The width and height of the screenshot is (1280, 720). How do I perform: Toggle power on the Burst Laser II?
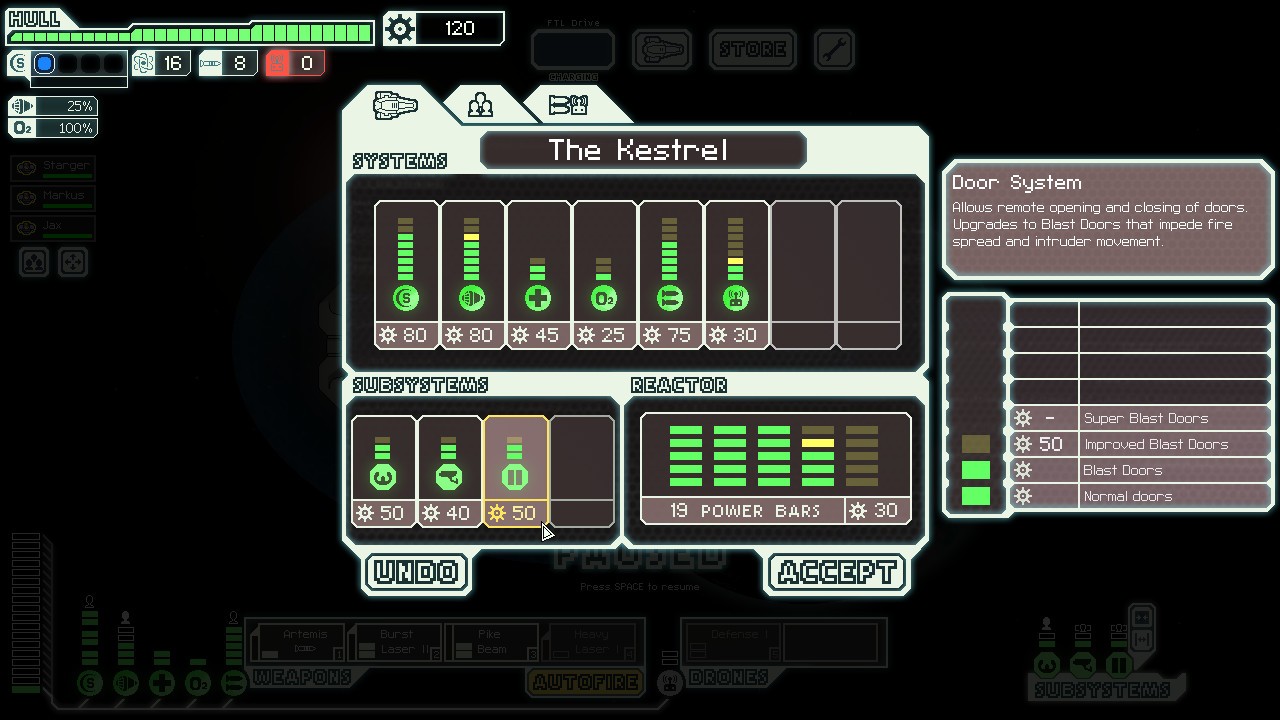click(396, 638)
